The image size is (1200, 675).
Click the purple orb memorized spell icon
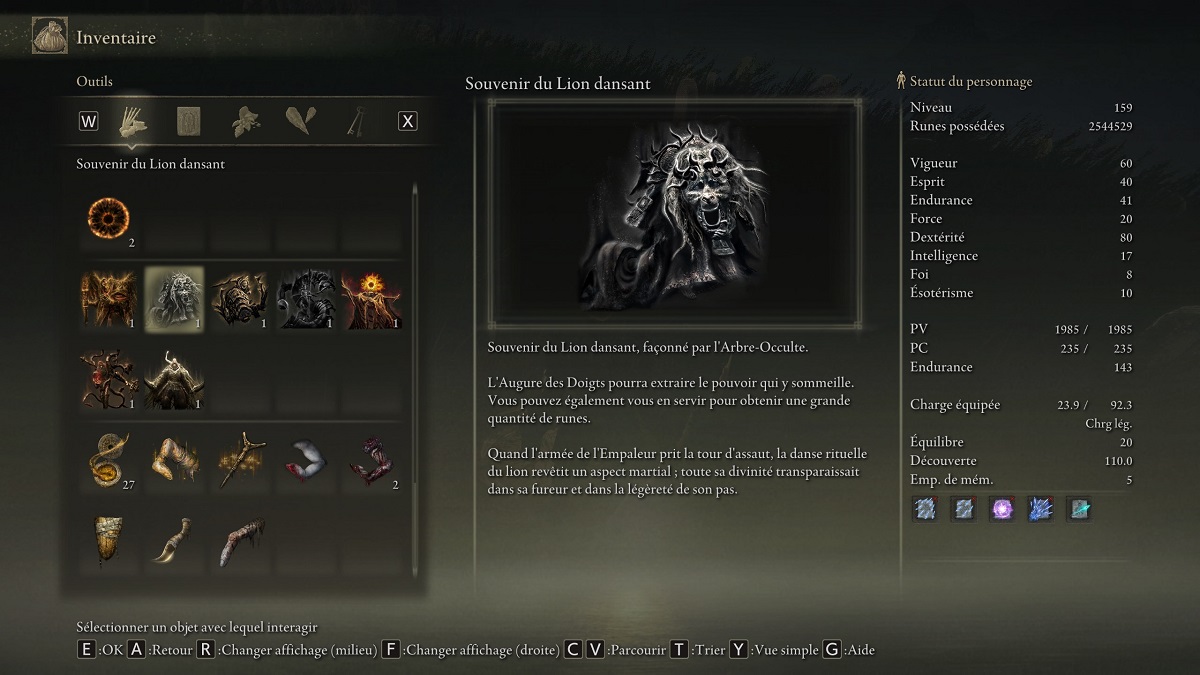[x=1002, y=508]
